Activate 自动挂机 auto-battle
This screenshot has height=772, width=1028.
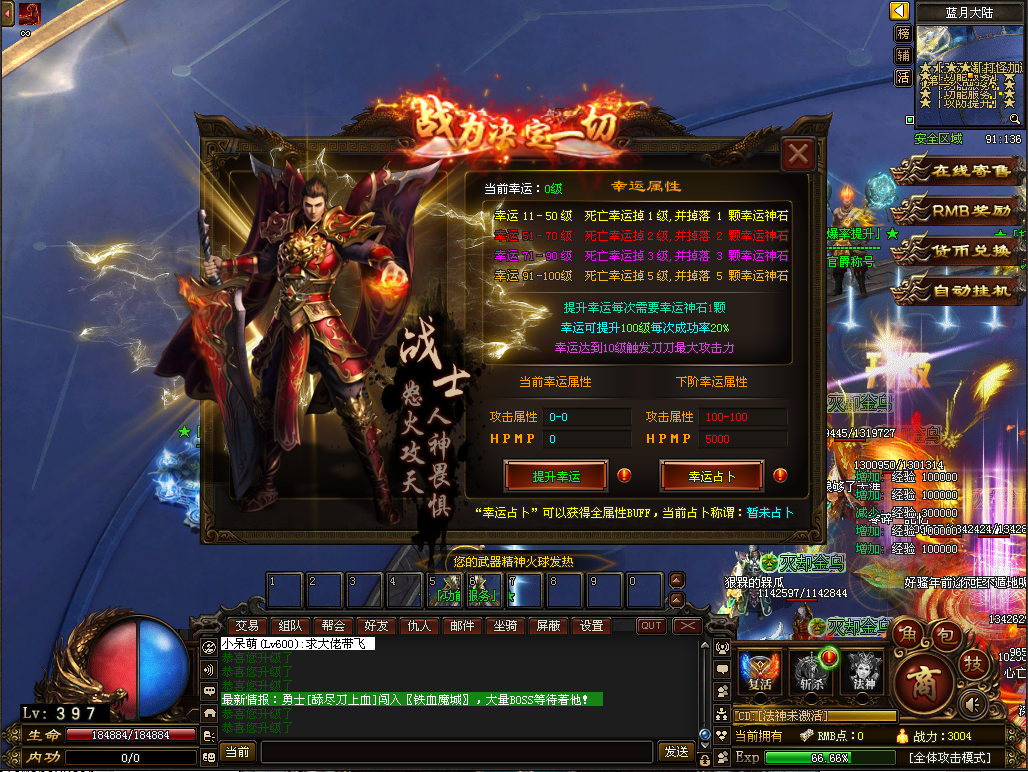957,291
